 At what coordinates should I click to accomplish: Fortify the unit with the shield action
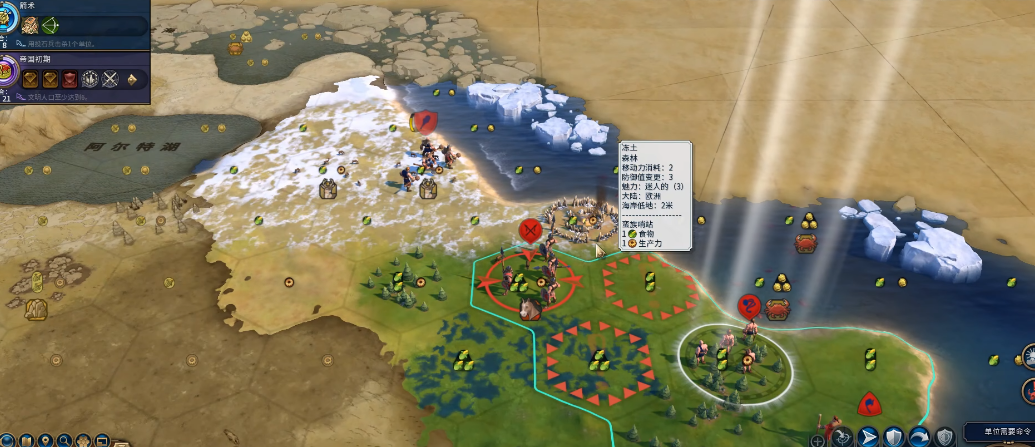pyautogui.click(x=893, y=437)
